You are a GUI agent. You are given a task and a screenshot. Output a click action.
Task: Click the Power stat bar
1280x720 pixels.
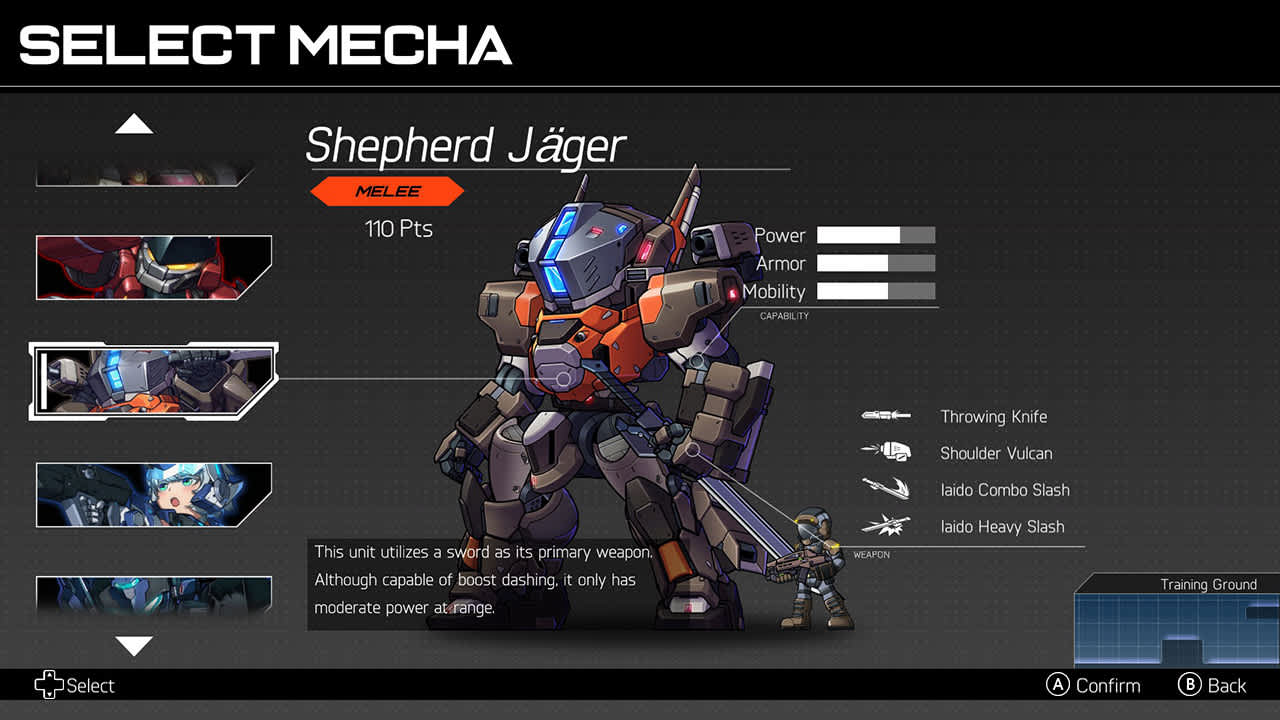875,235
